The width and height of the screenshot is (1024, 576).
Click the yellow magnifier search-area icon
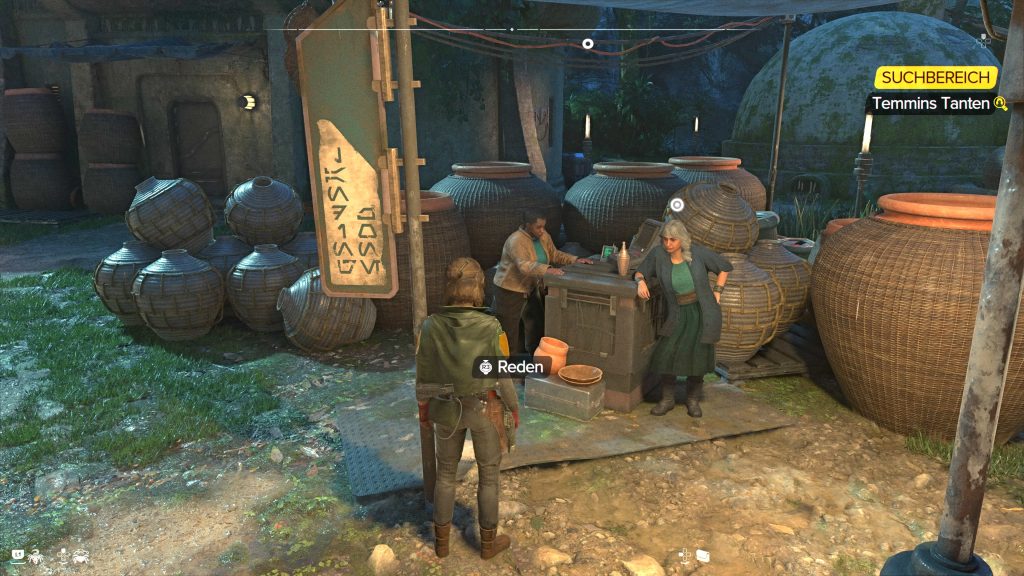(999, 103)
